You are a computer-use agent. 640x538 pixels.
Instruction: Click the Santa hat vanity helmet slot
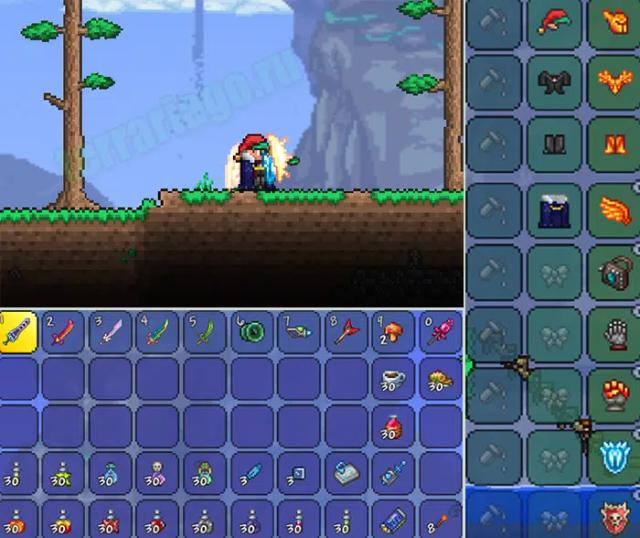(x=553, y=22)
